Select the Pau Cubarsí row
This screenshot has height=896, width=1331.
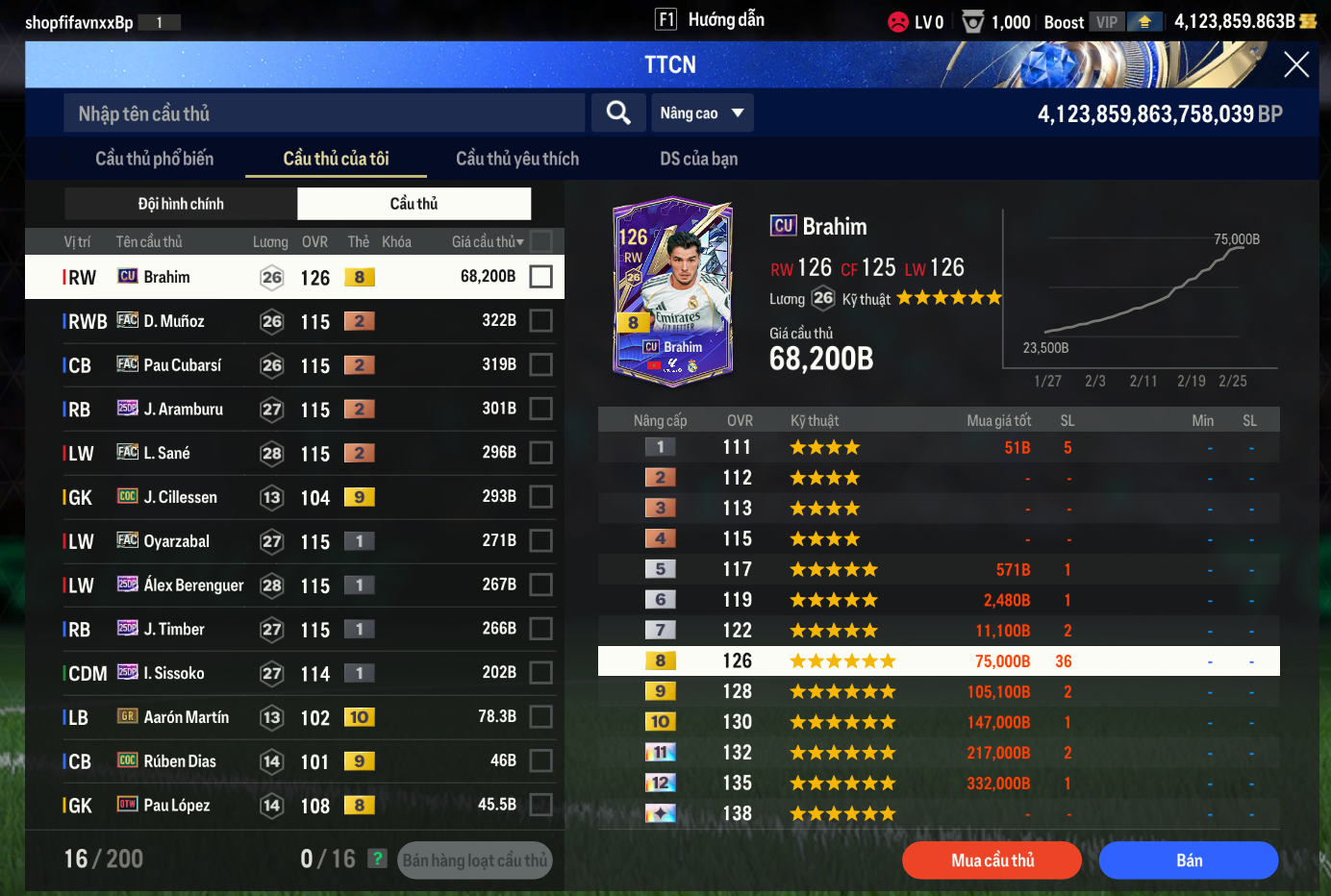(x=289, y=365)
